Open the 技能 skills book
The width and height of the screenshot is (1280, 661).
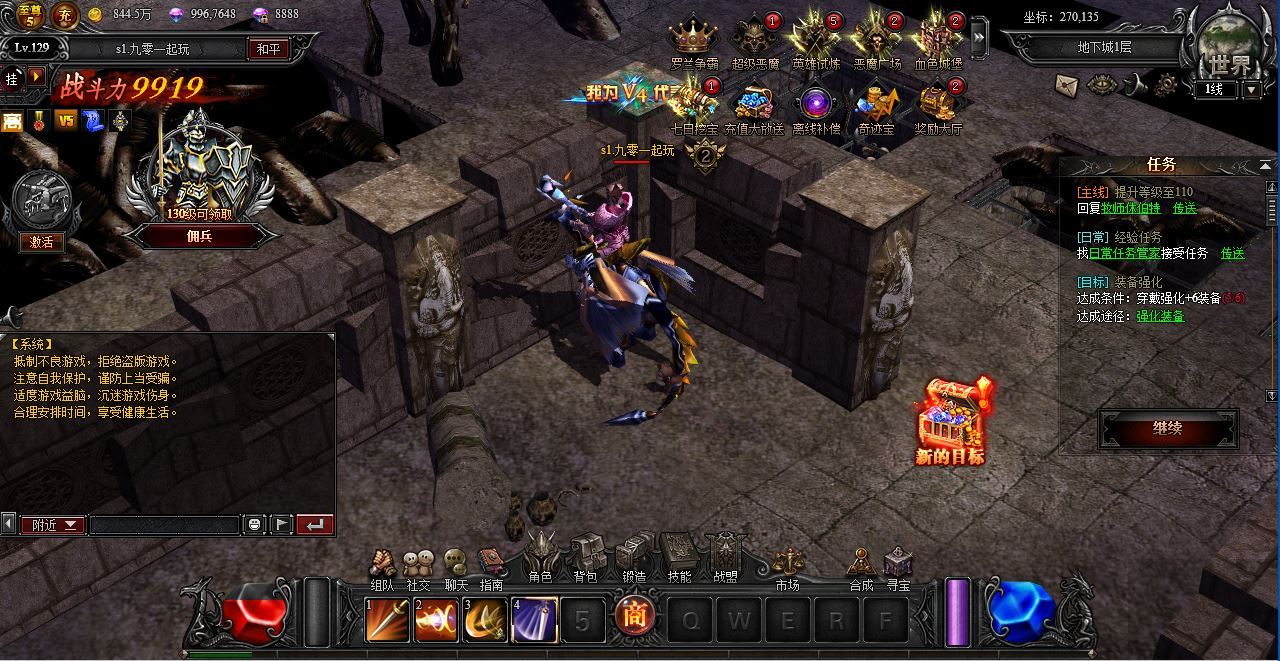679,555
